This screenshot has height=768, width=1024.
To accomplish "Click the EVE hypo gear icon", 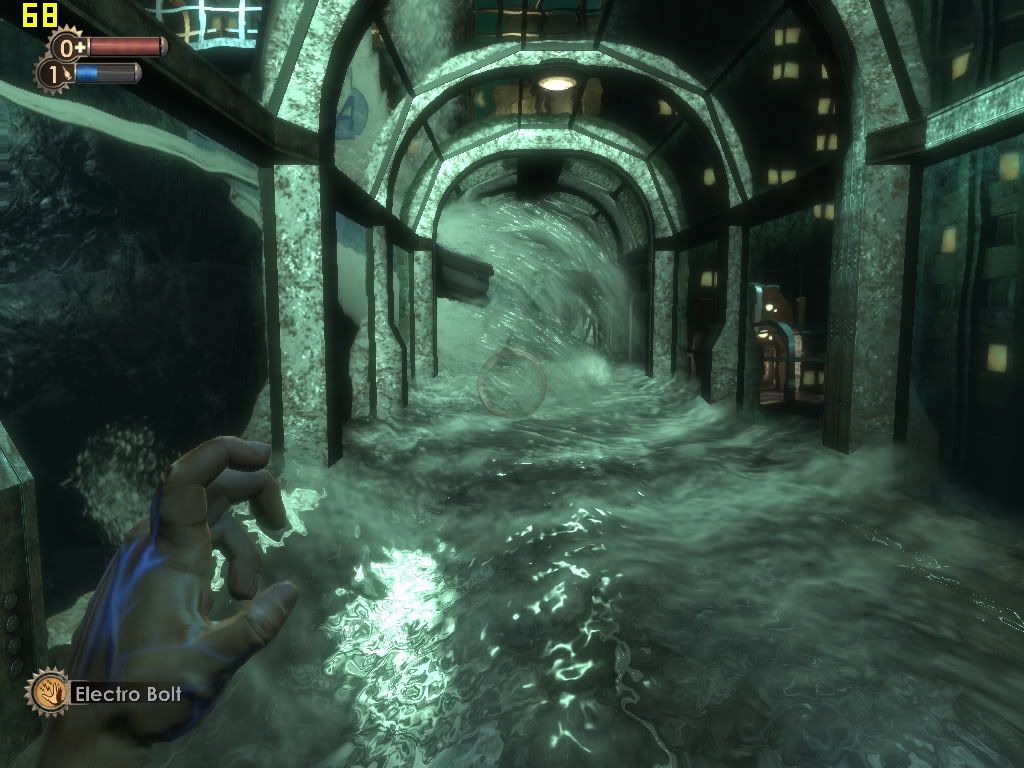I will [x=54, y=73].
